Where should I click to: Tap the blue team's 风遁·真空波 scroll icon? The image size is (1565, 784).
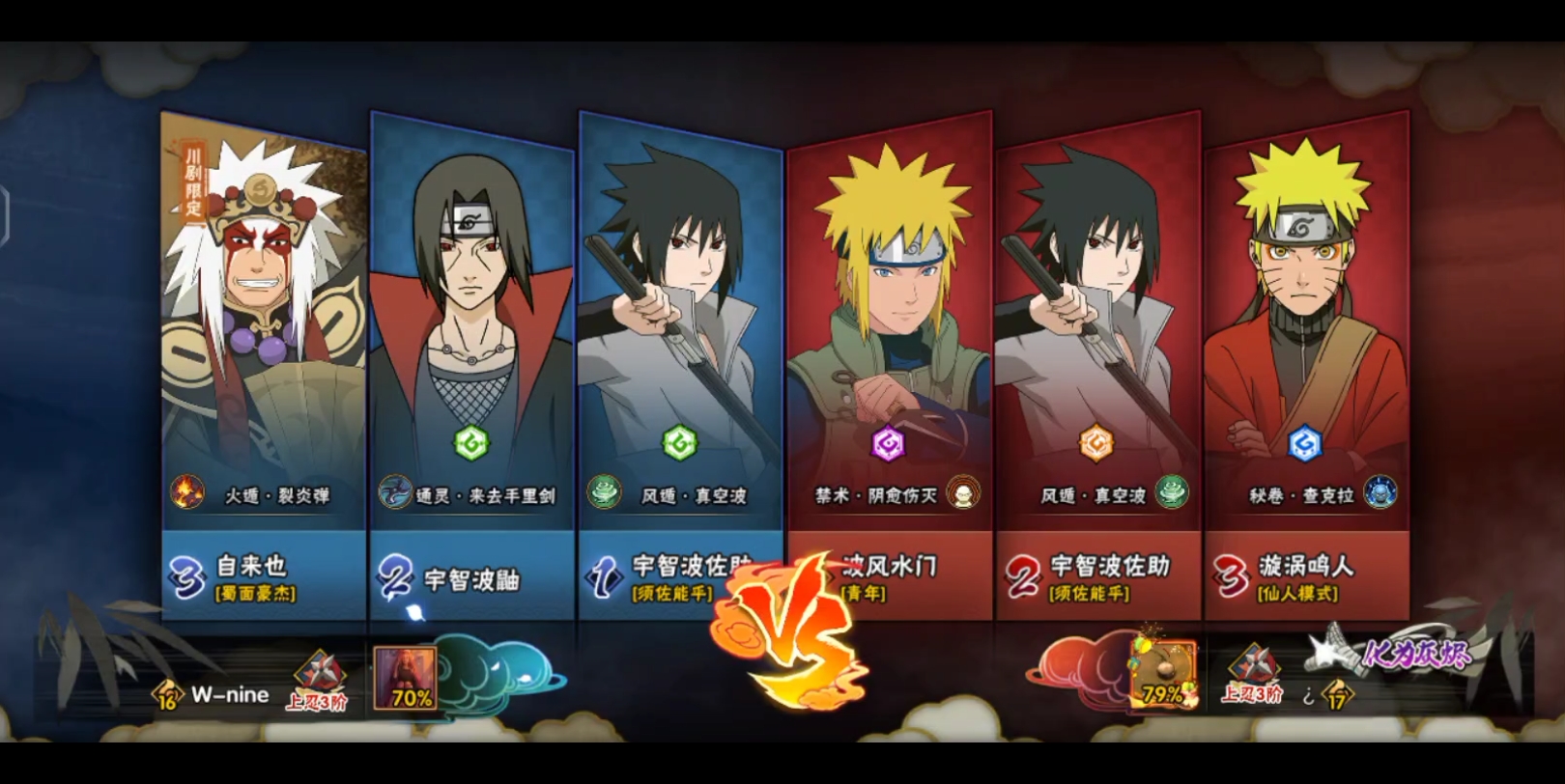point(605,492)
